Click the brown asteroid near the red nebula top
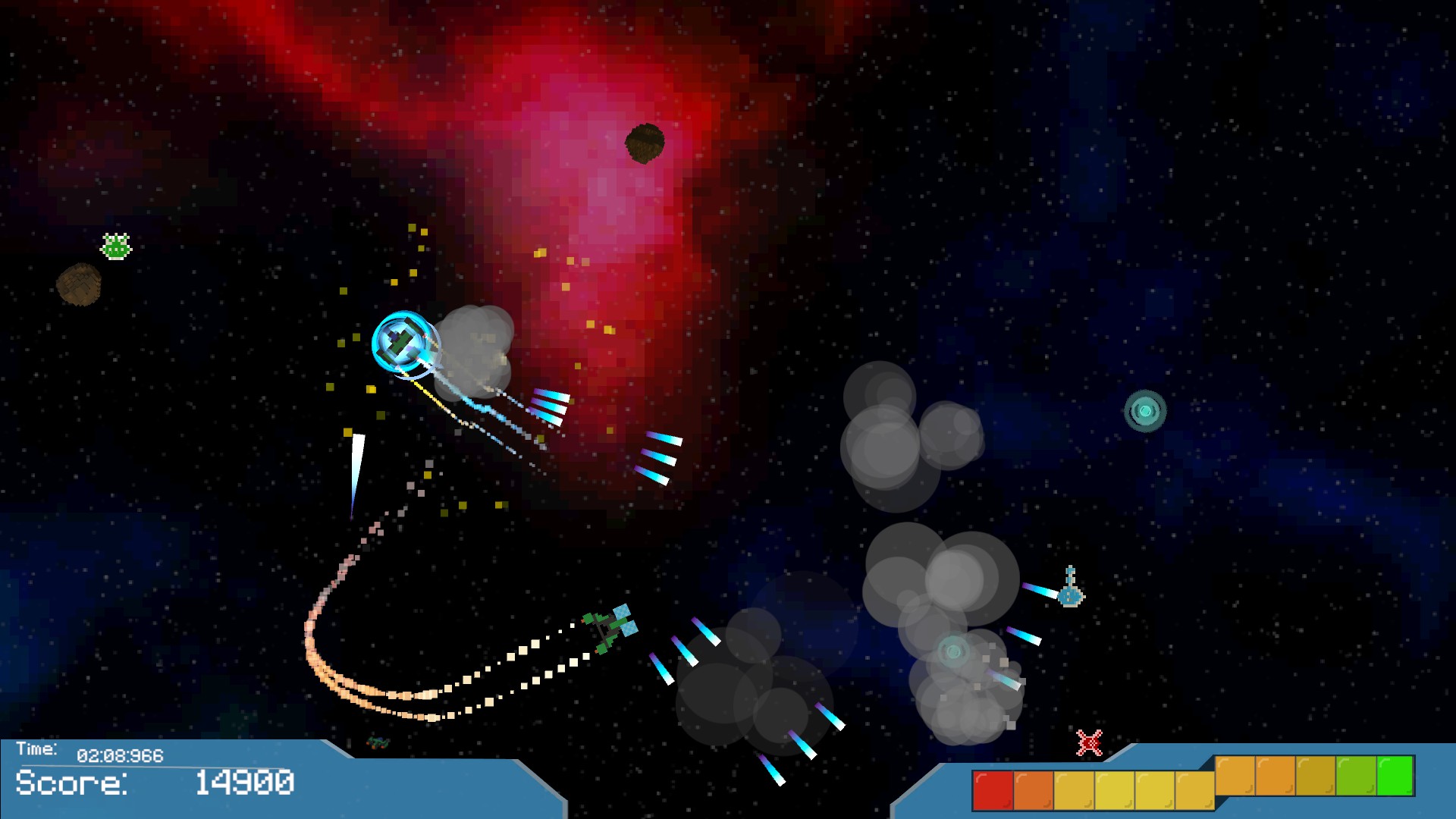The image size is (1456, 819). pyautogui.click(x=646, y=143)
